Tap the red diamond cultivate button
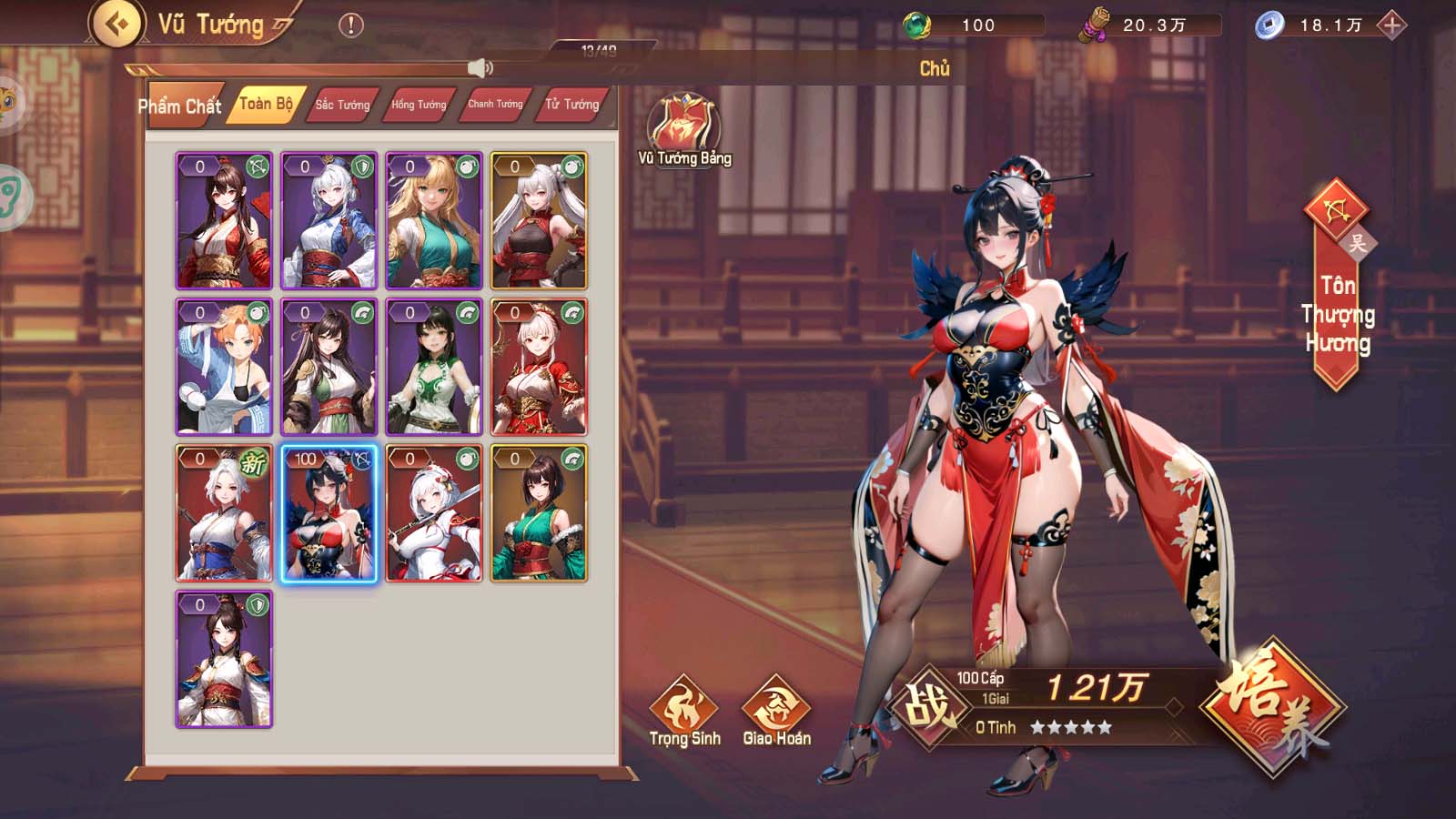The height and width of the screenshot is (819, 1456). 1272,707
